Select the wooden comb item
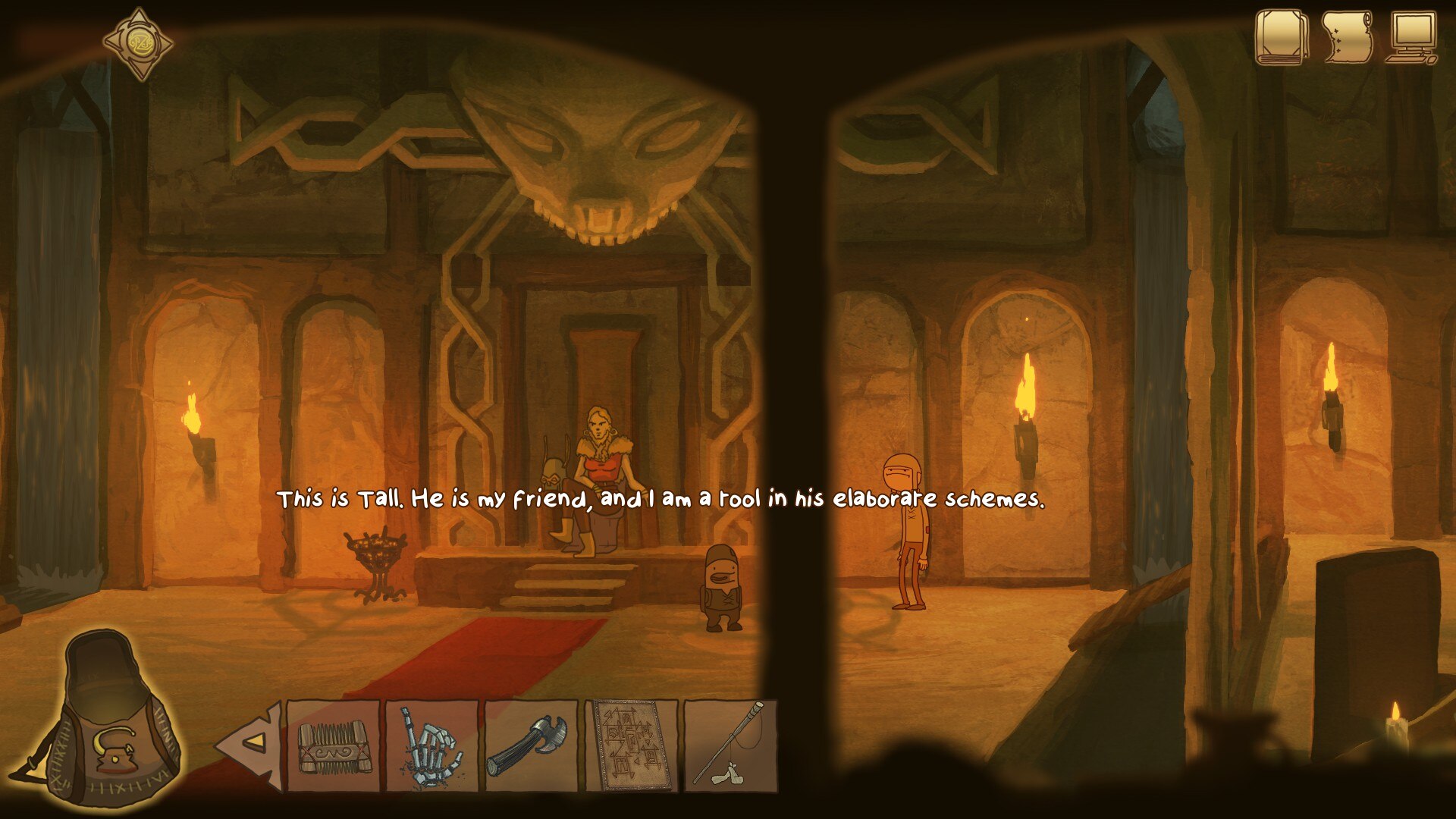The height and width of the screenshot is (819, 1456). tap(333, 746)
